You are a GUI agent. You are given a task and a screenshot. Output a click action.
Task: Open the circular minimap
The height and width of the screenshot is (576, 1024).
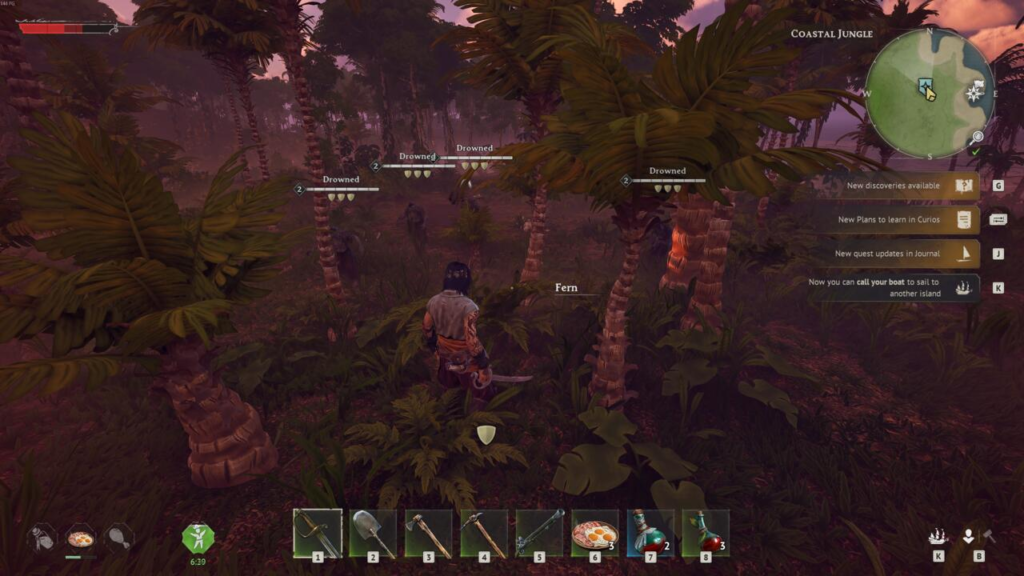click(x=929, y=93)
